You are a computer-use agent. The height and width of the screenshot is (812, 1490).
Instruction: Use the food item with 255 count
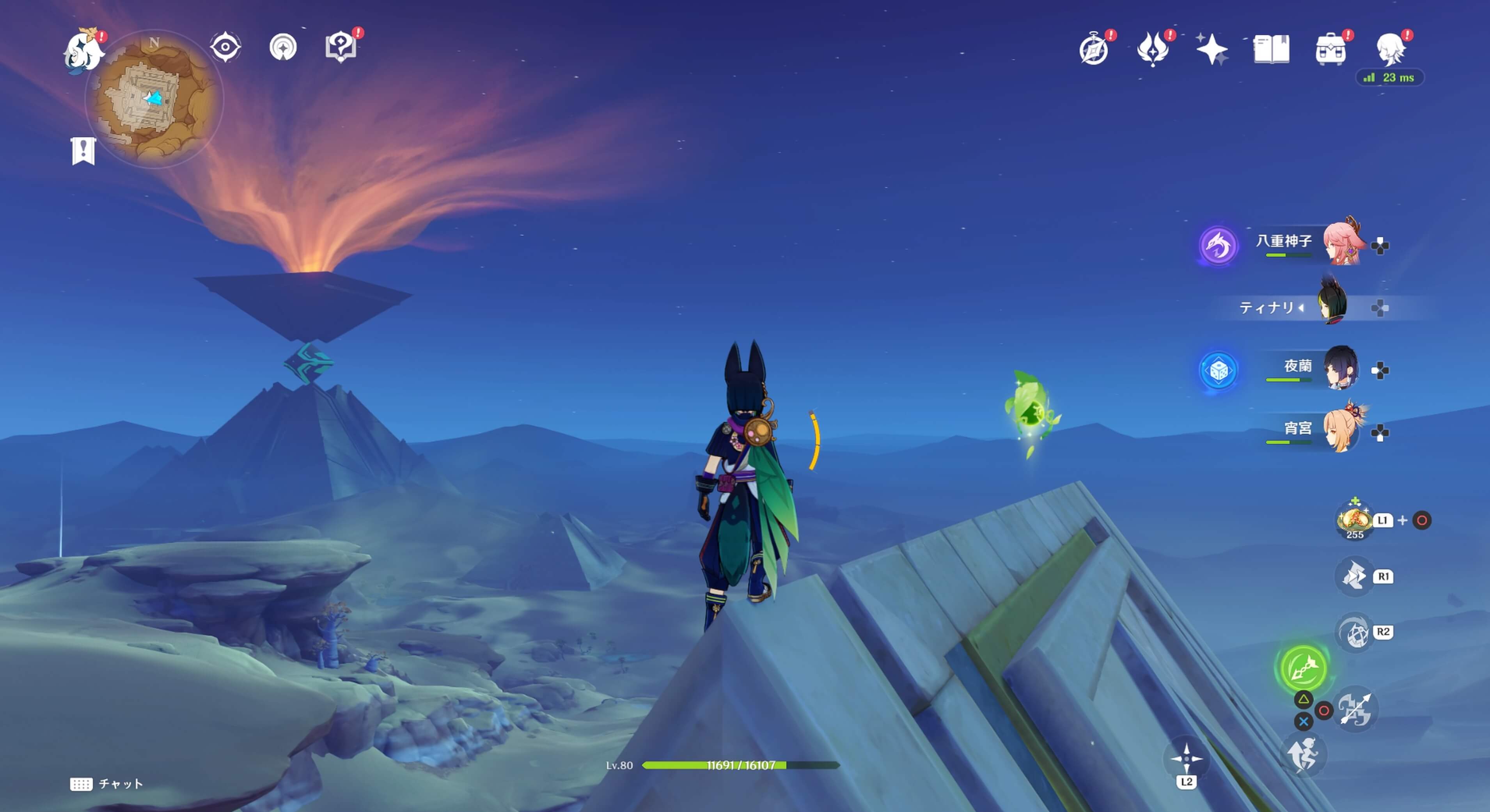click(x=1354, y=519)
